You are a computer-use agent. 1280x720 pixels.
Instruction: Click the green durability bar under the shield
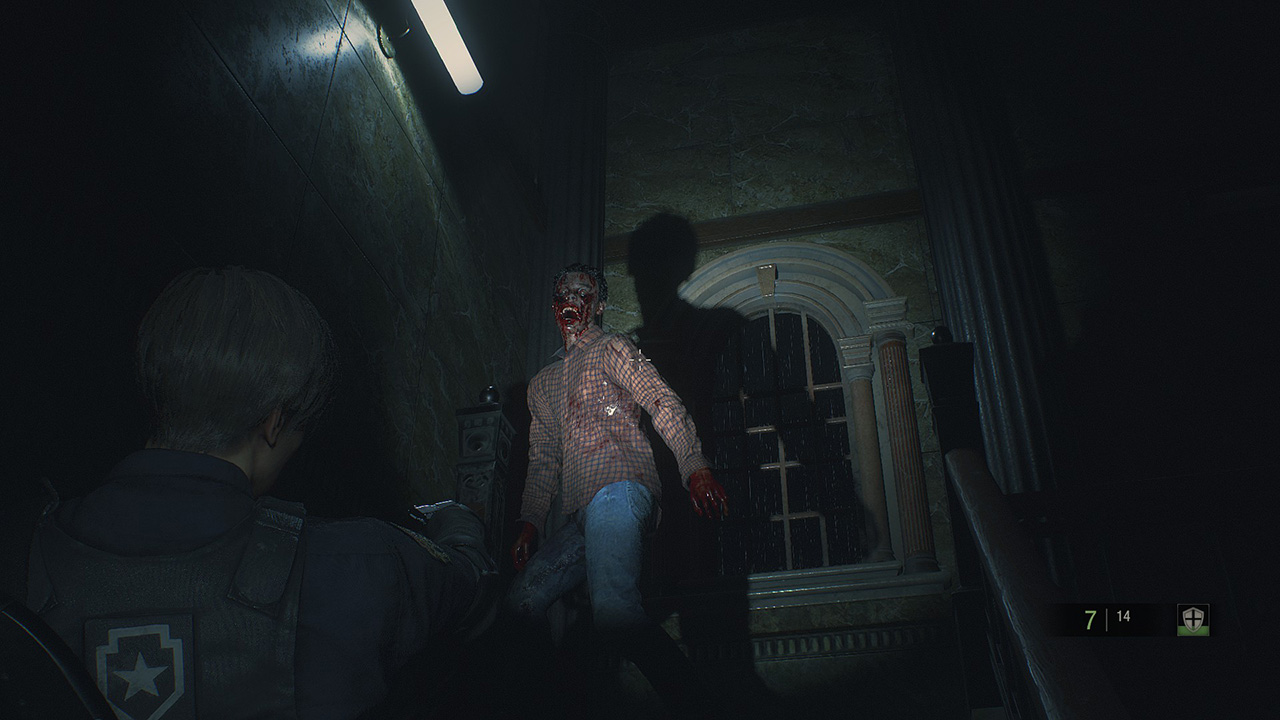pyautogui.click(x=1193, y=630)
